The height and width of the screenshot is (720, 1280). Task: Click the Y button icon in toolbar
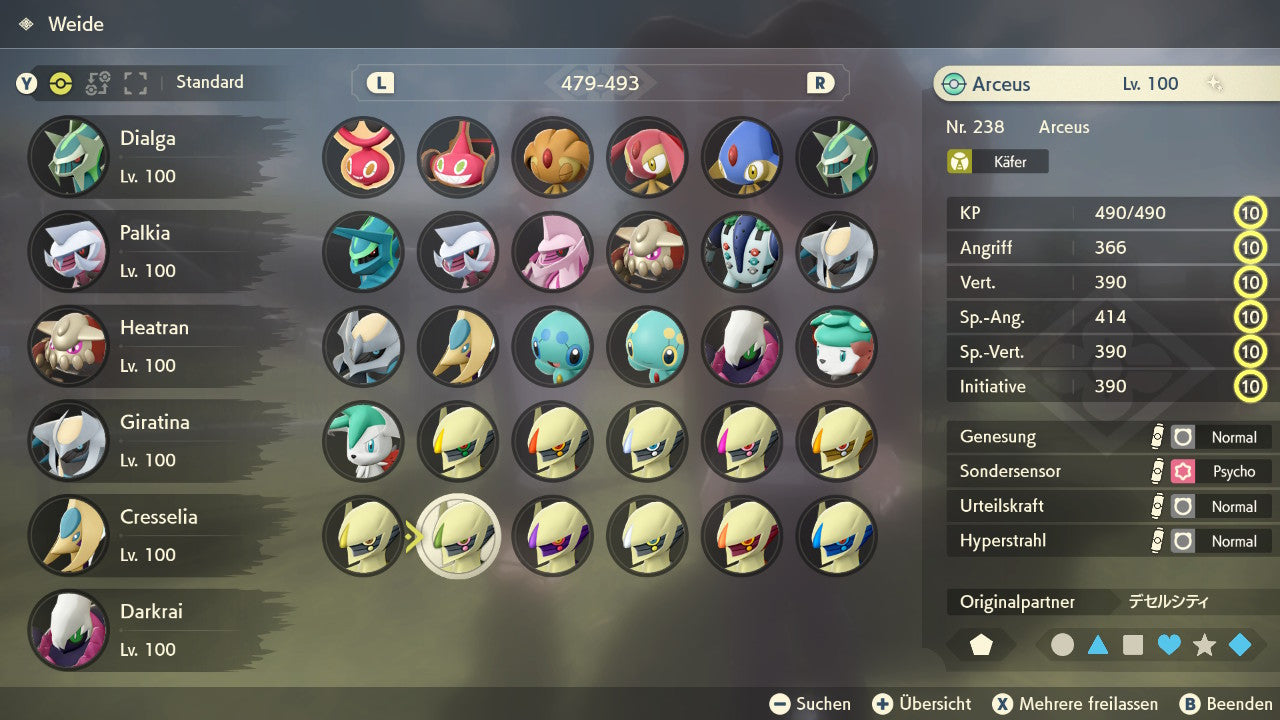click(27, 84)
